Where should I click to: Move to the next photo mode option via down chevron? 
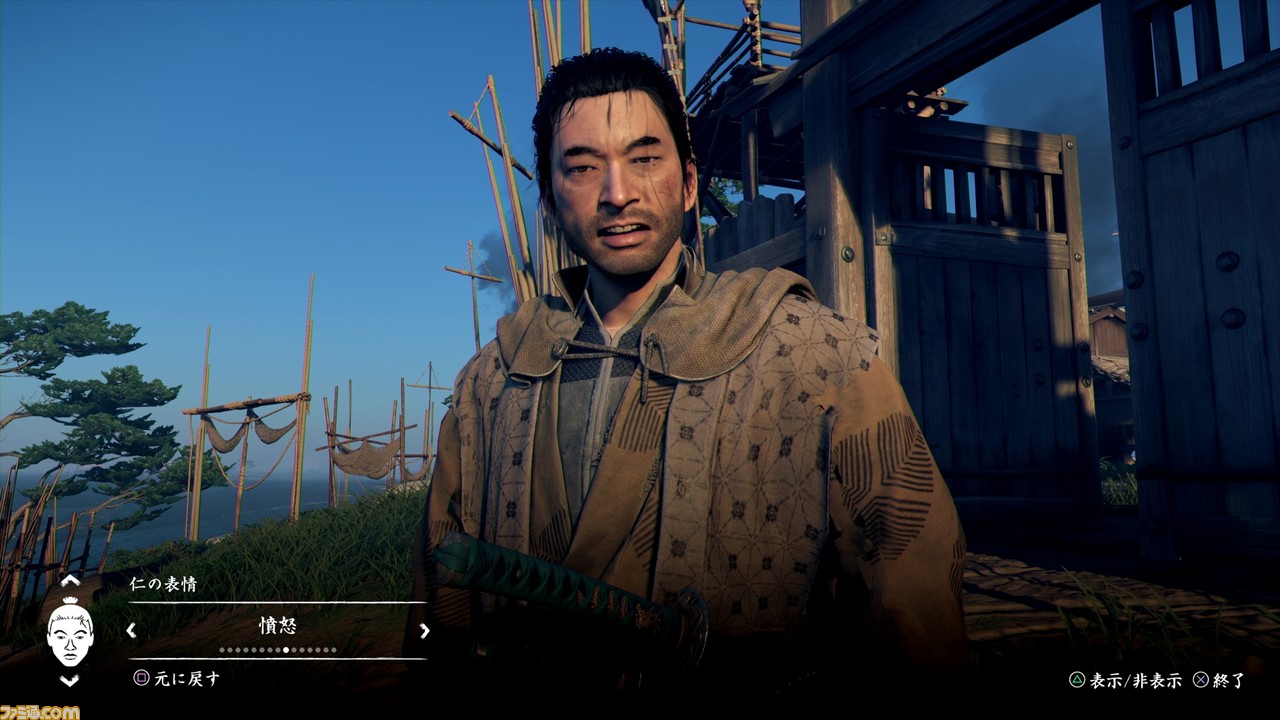coord(69,680)
